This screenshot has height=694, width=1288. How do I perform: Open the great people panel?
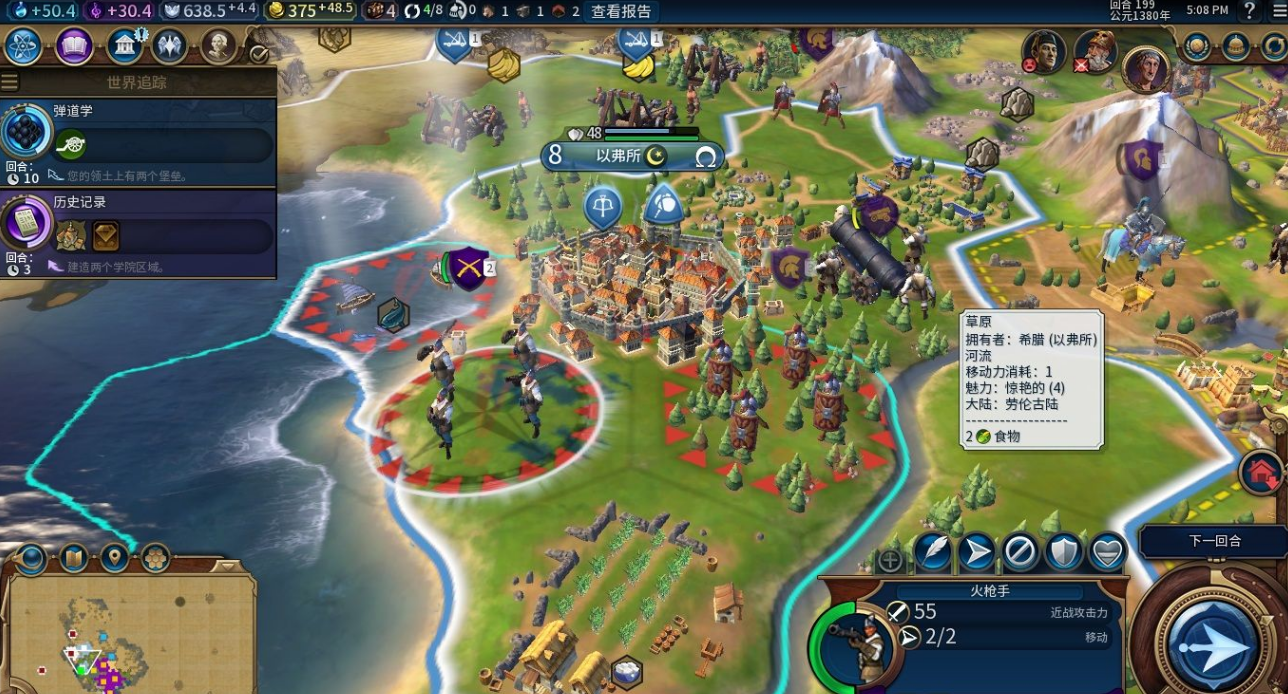[x=218, y=46]
